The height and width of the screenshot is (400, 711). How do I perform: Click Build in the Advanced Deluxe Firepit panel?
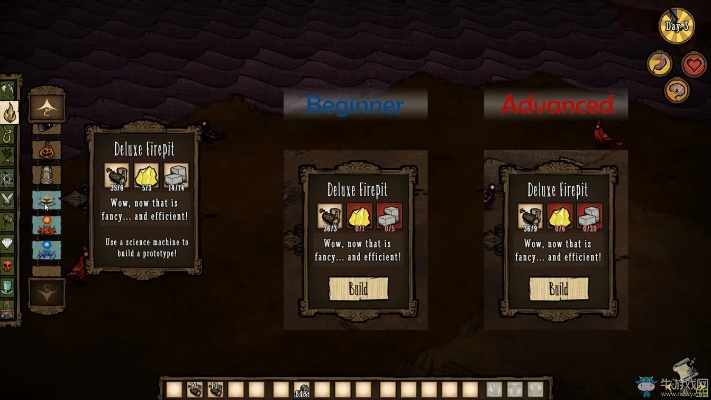(558, 290)
